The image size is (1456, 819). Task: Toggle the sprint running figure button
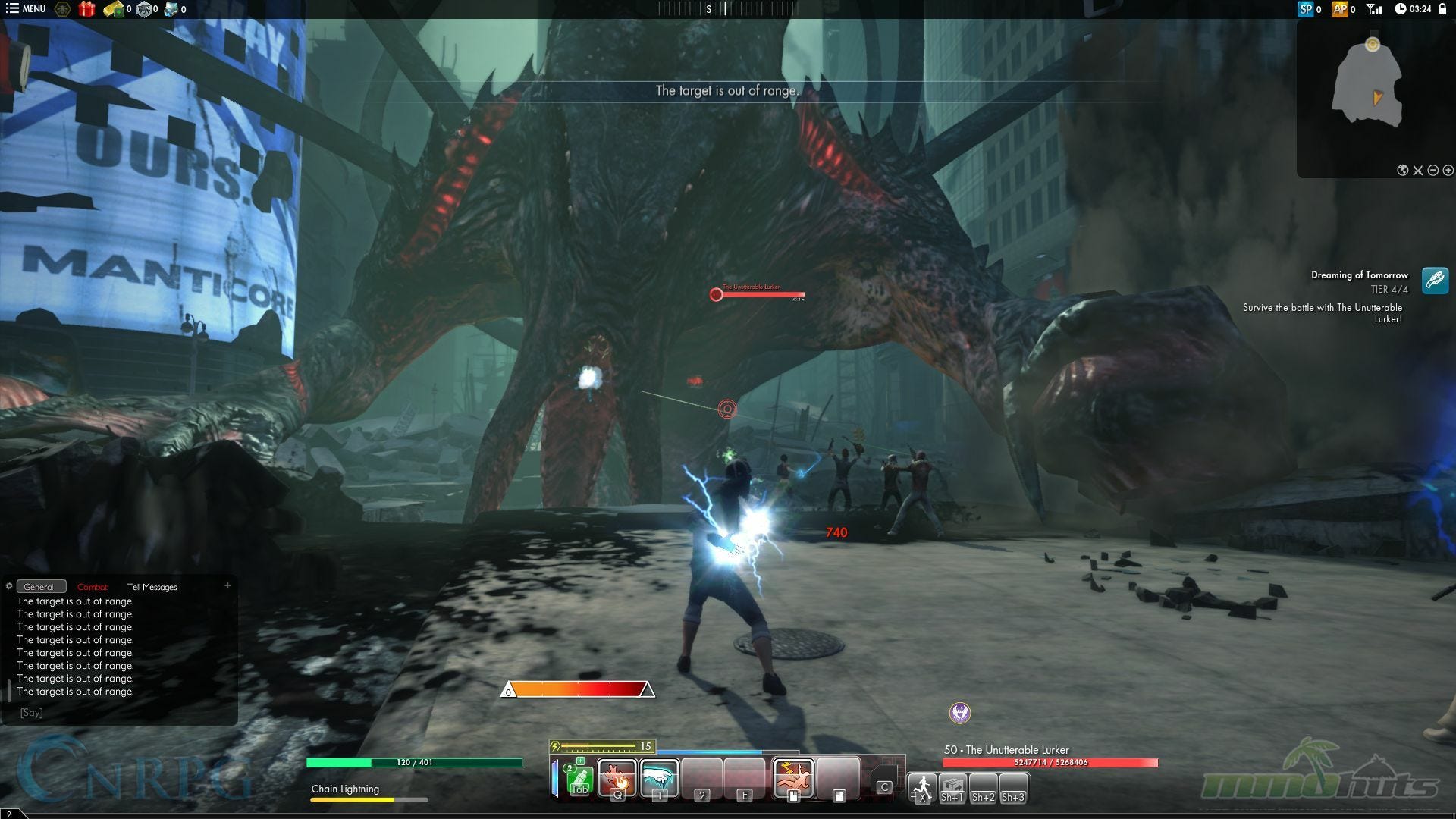tap(922, 786)
